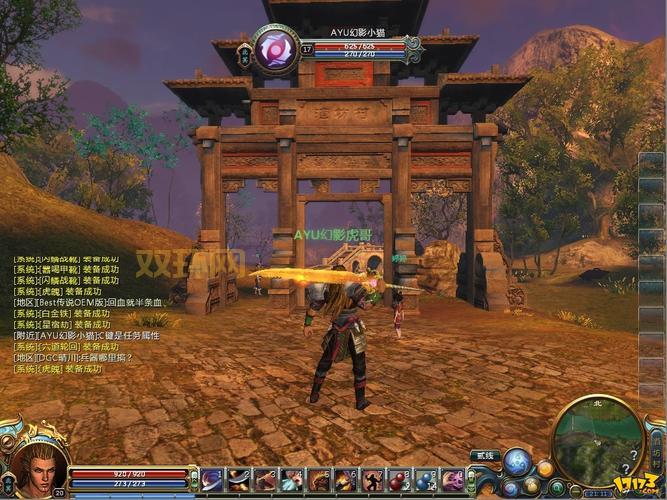Screen dimensions: 667x500
Task: Use the red potion in slot 8
Action: (399, 480)
